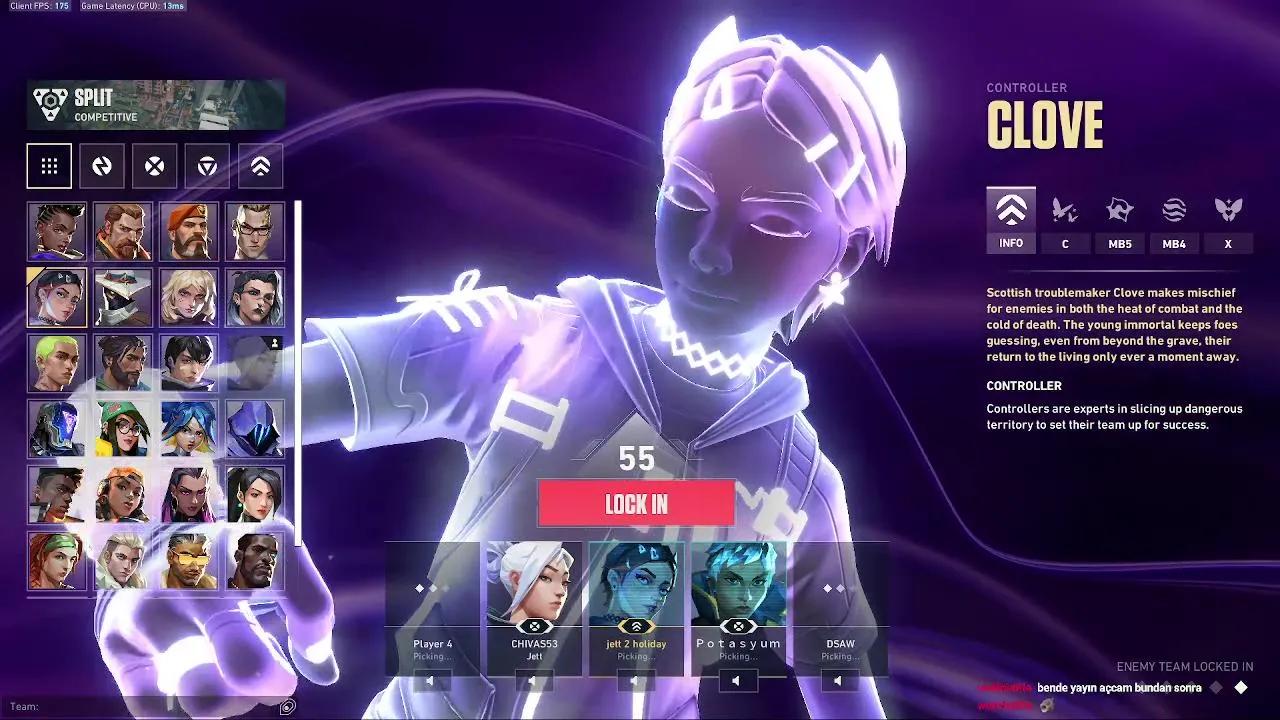Select the Controller role filter icon
This screenshot has height=720, width=1280.
(x=258, y=166)
